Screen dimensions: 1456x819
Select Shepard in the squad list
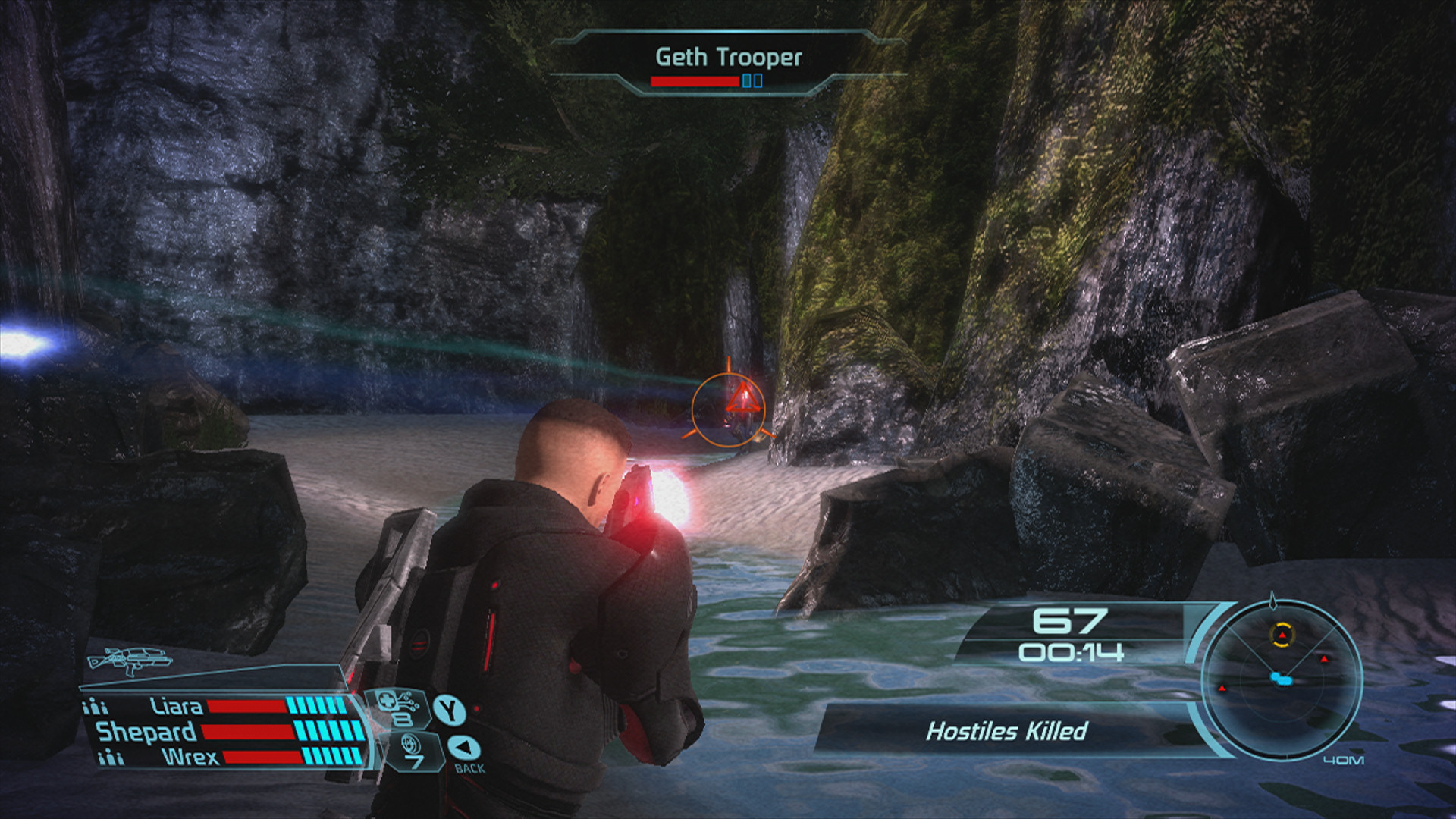(x=146, y=732)
